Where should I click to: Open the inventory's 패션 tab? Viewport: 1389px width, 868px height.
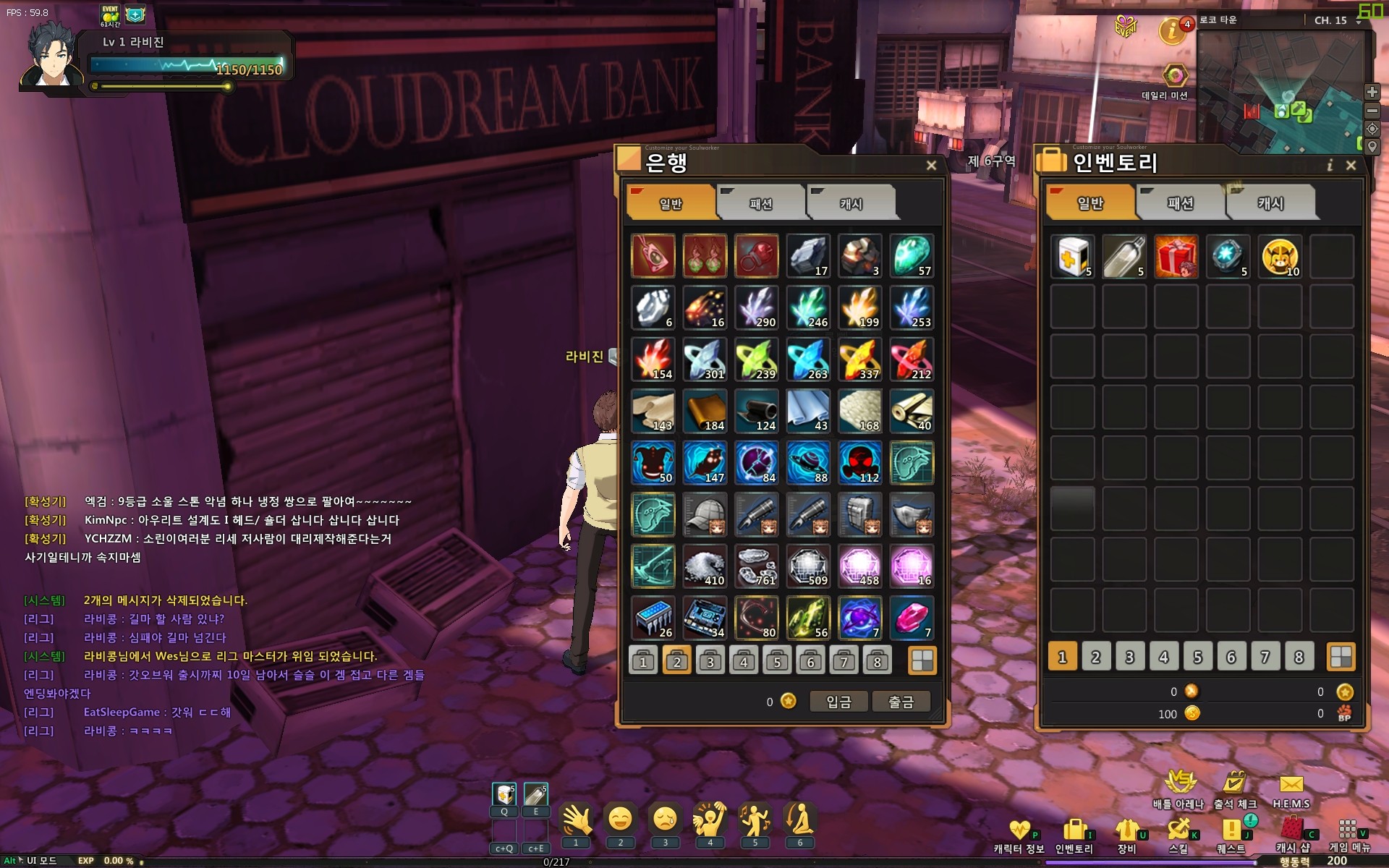pos(1180,203)
